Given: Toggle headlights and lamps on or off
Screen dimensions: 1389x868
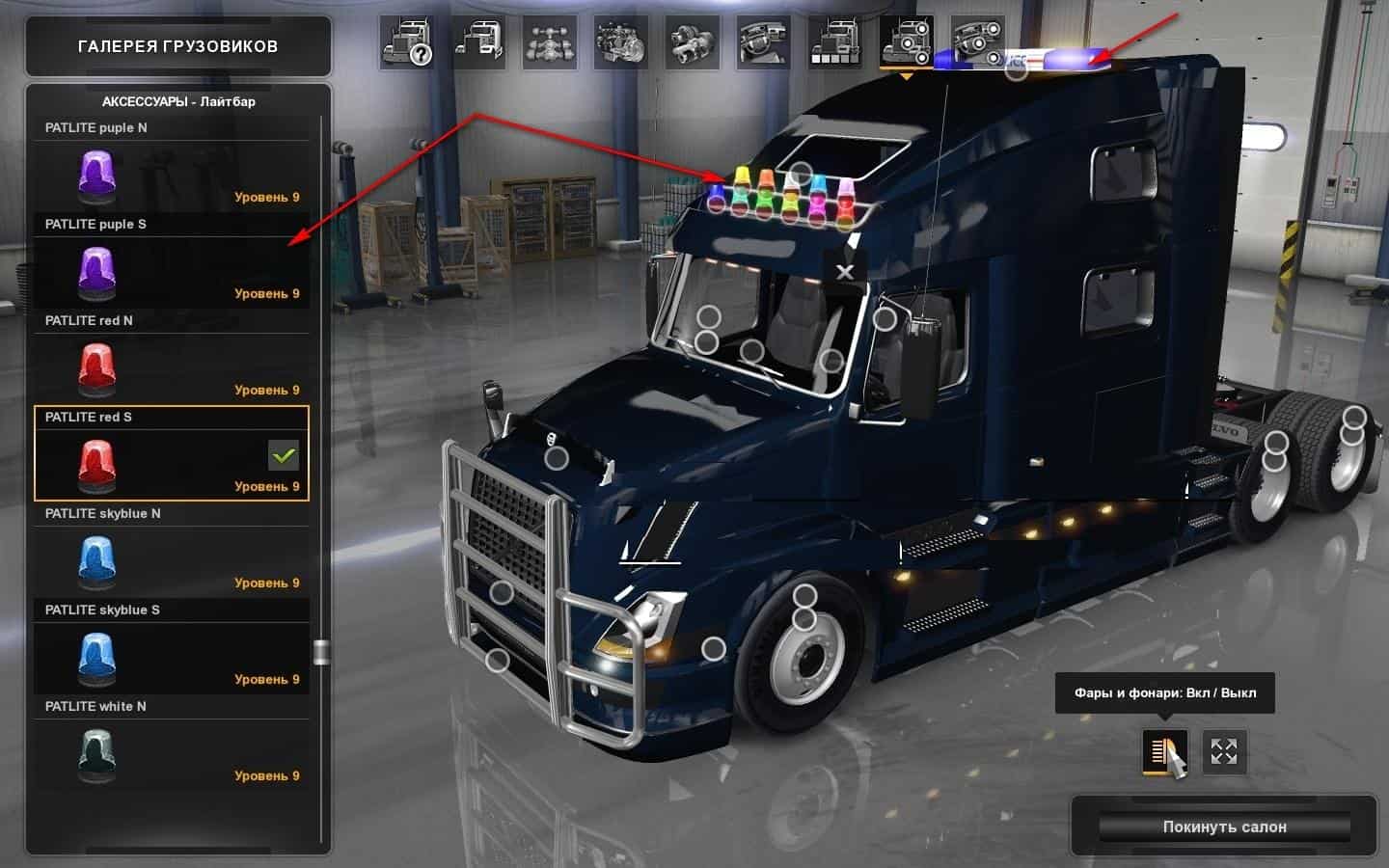Looking at the screenshot, I should pos(1164,752).
